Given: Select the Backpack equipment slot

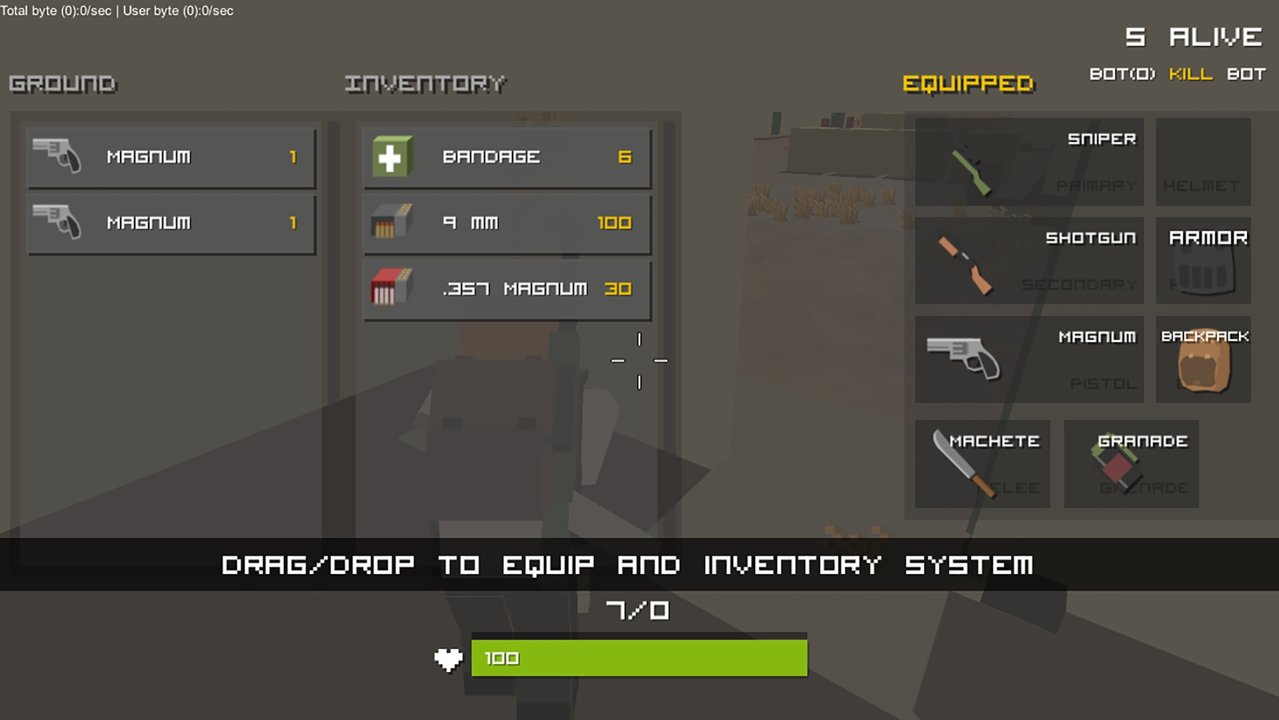Looking at the screenshot, I should click(x=1203, y=360).
